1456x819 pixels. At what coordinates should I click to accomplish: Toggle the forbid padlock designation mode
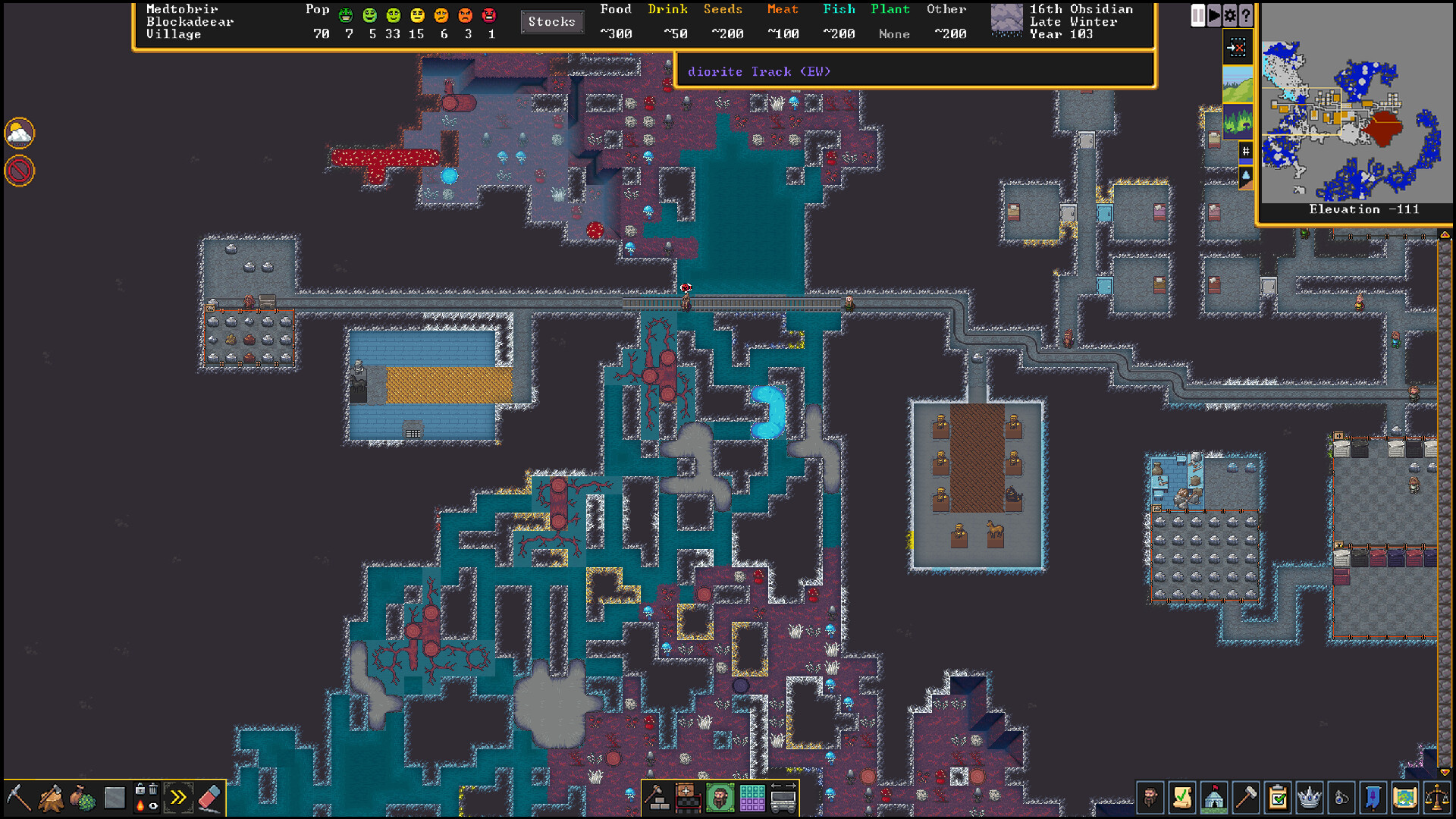click(141, 789)
